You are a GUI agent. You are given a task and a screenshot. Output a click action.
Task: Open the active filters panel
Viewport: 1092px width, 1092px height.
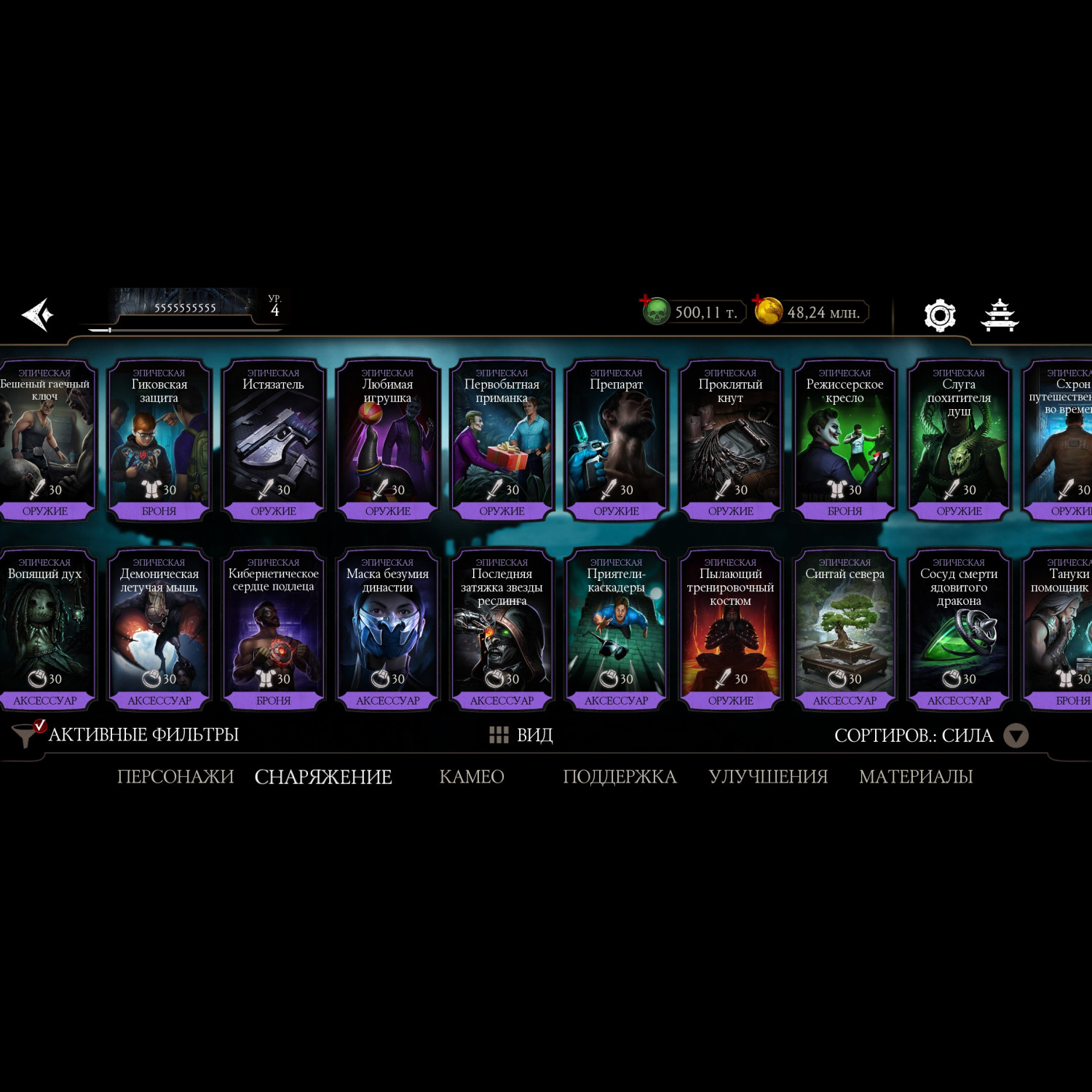pos(127,735)
